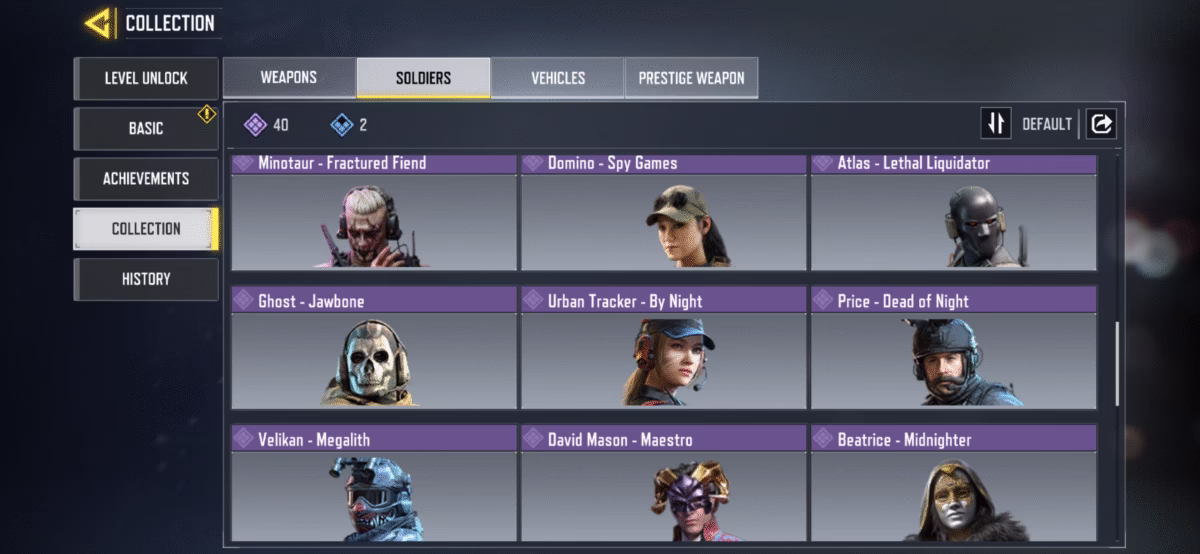Switch to the Weapons tab
This screenshot has width=1200, height=554.
(x=289, y=77)
